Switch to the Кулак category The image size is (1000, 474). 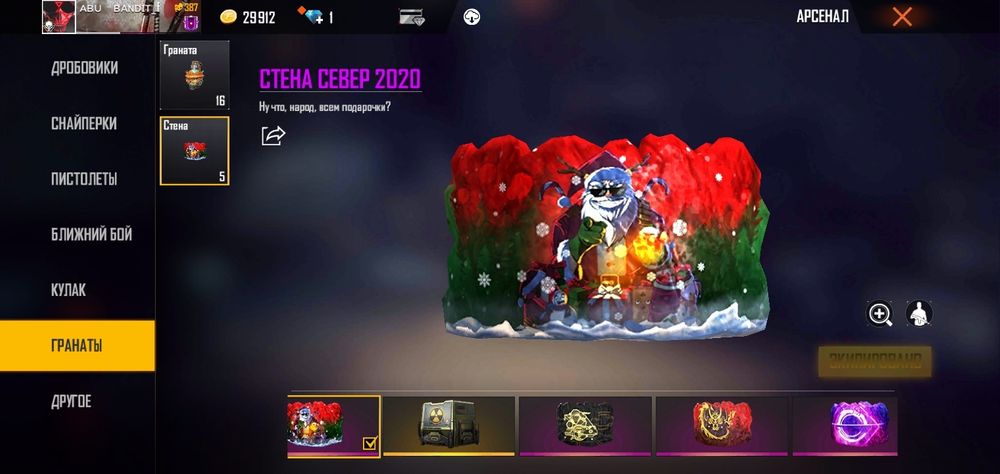[x=69, y=290]
